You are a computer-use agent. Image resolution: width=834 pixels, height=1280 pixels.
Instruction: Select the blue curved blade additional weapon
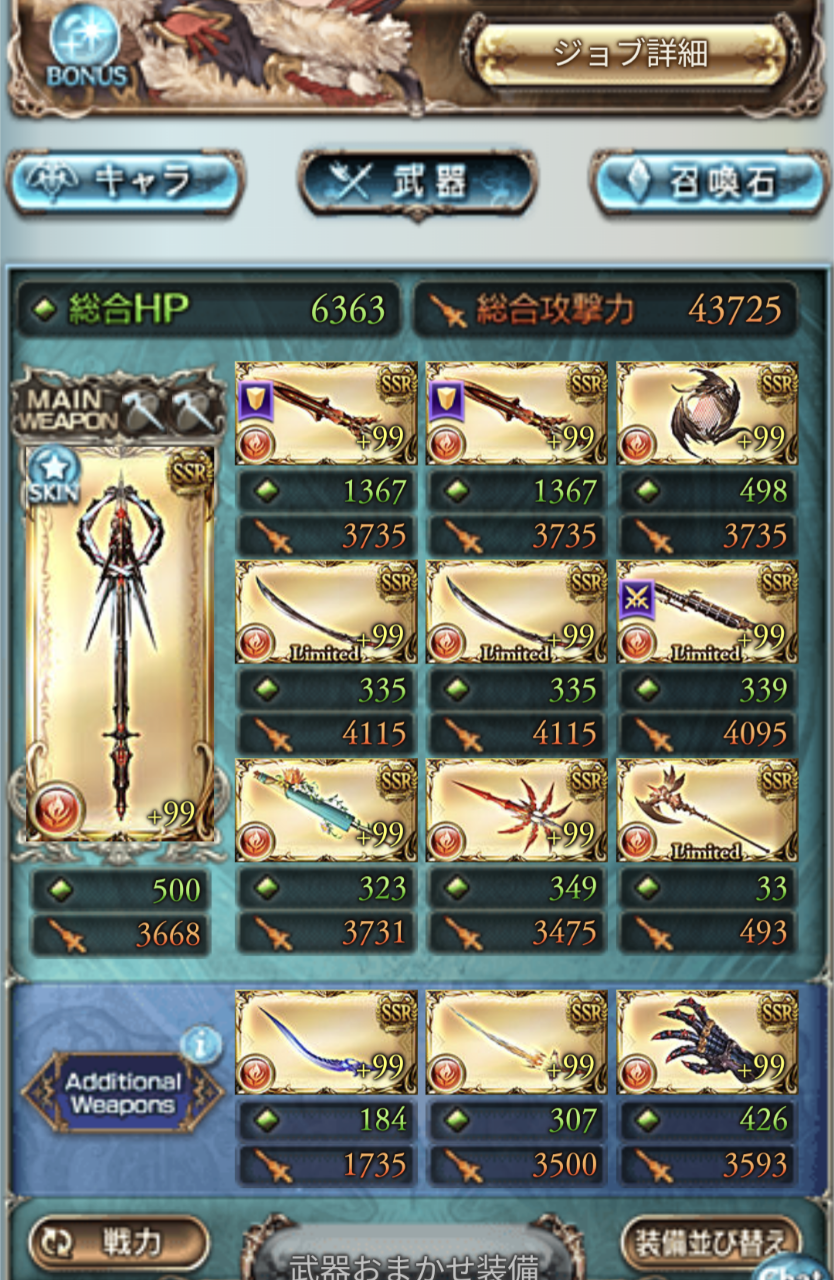click(326, 1040)
